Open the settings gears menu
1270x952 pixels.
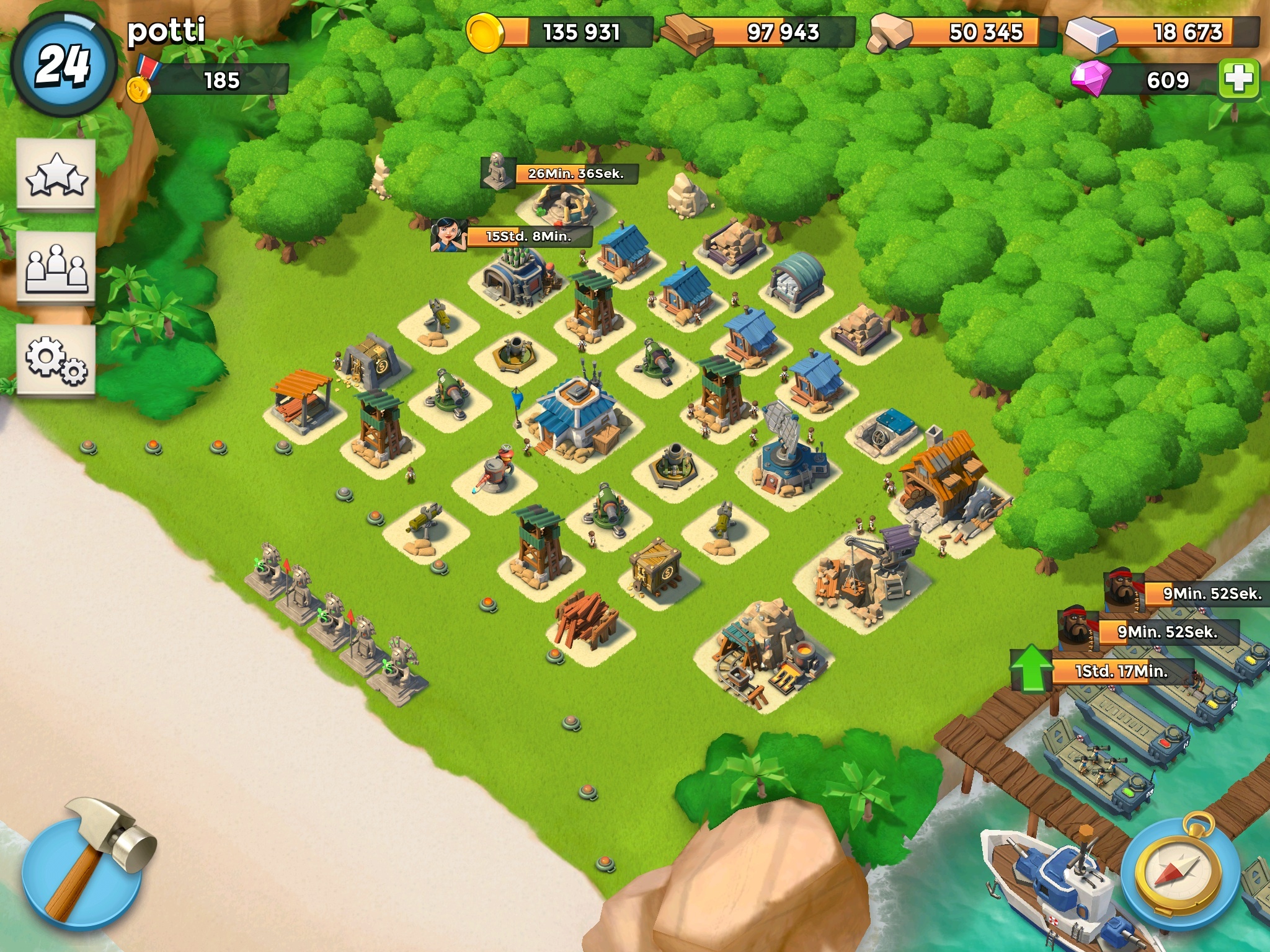56,360
